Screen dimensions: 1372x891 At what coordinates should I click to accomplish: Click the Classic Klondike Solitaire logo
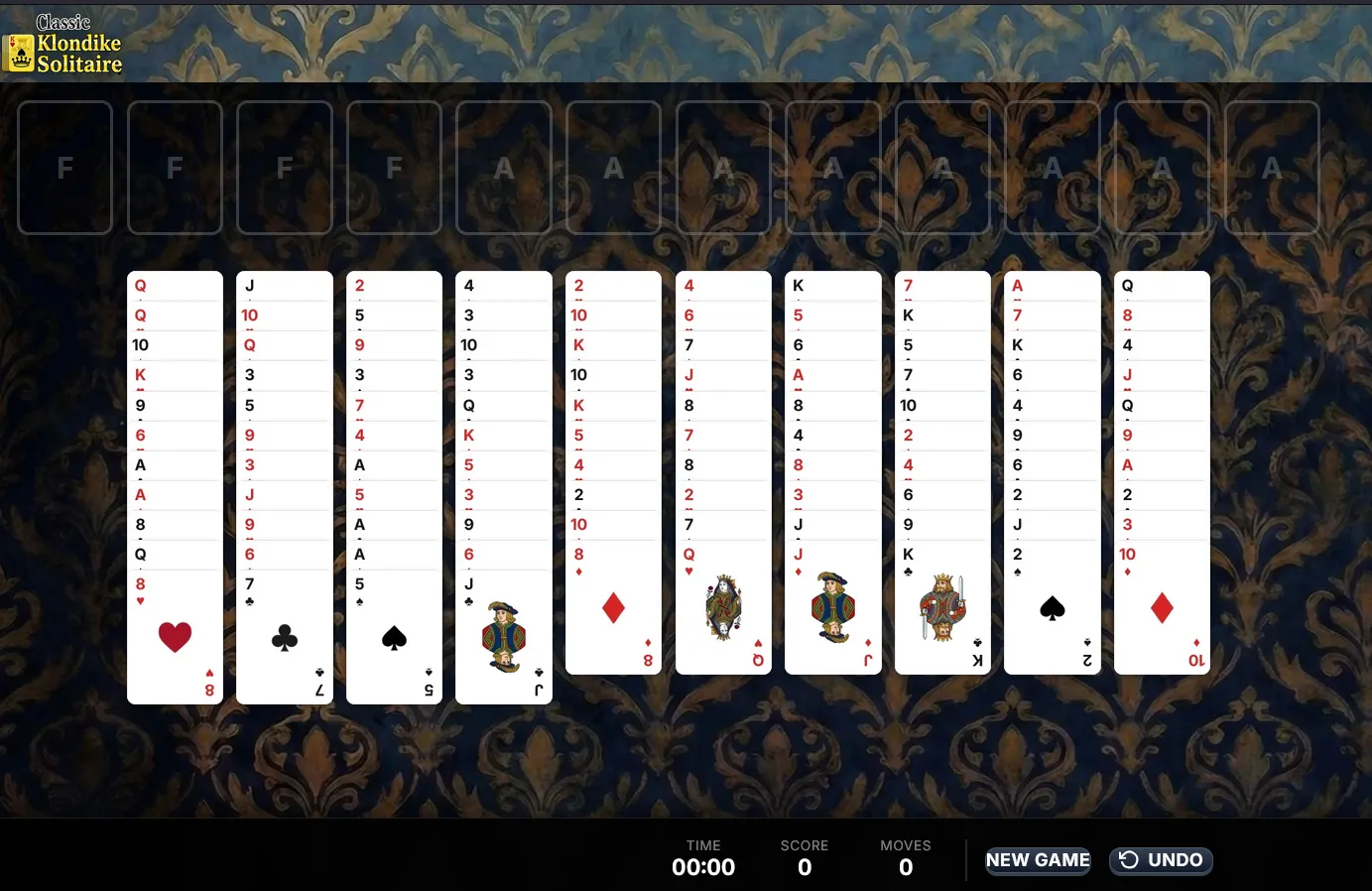(x=63, y=44)
